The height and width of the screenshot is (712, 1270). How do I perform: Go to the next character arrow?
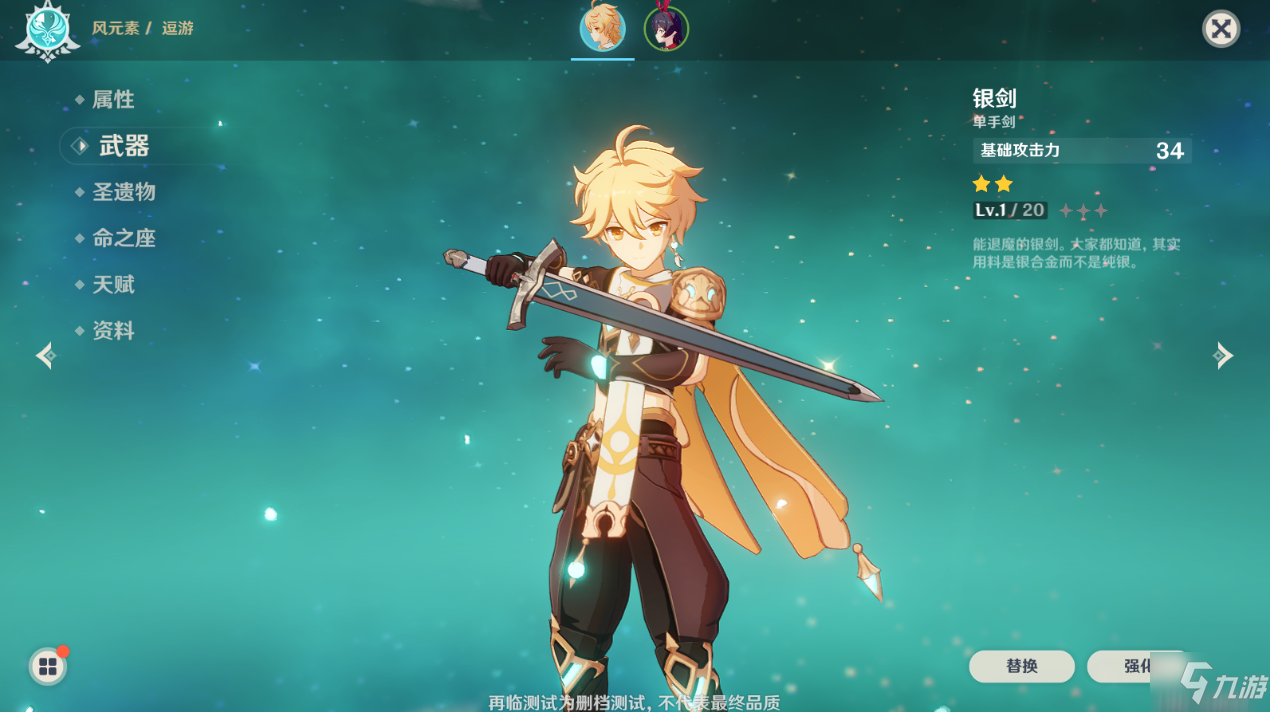[1222, 355]
